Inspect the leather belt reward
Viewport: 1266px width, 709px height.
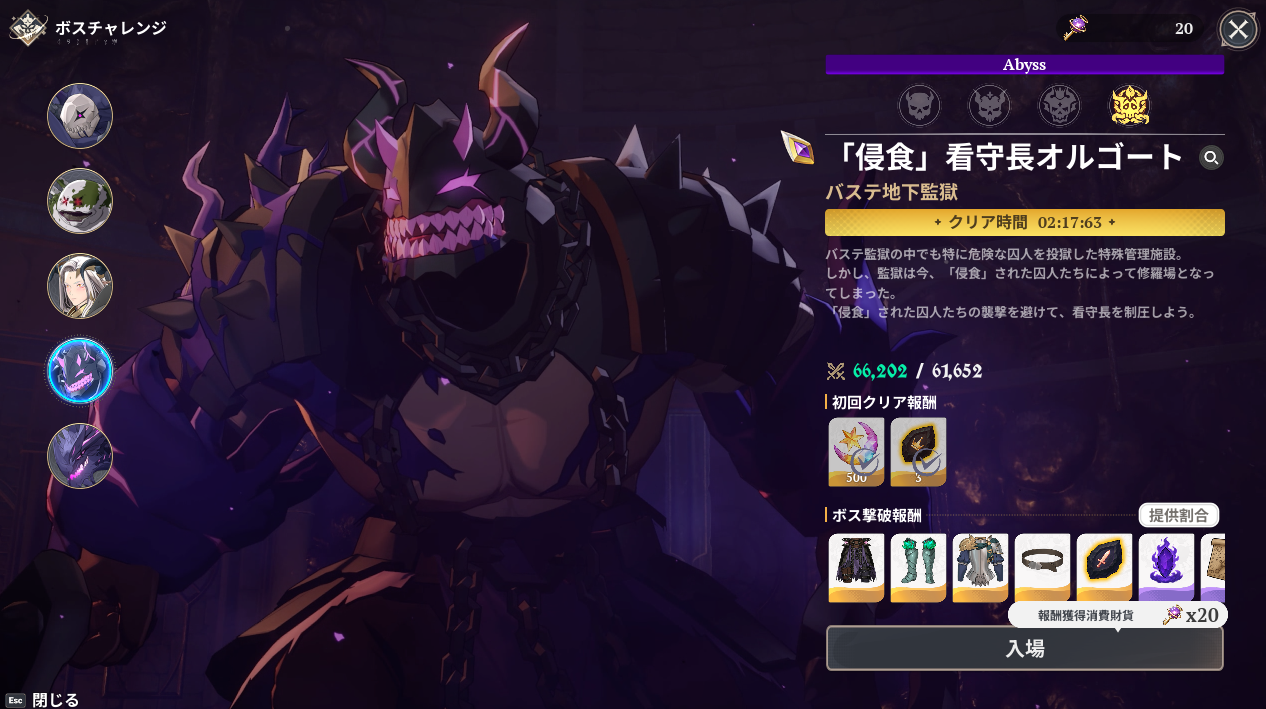1042,567
